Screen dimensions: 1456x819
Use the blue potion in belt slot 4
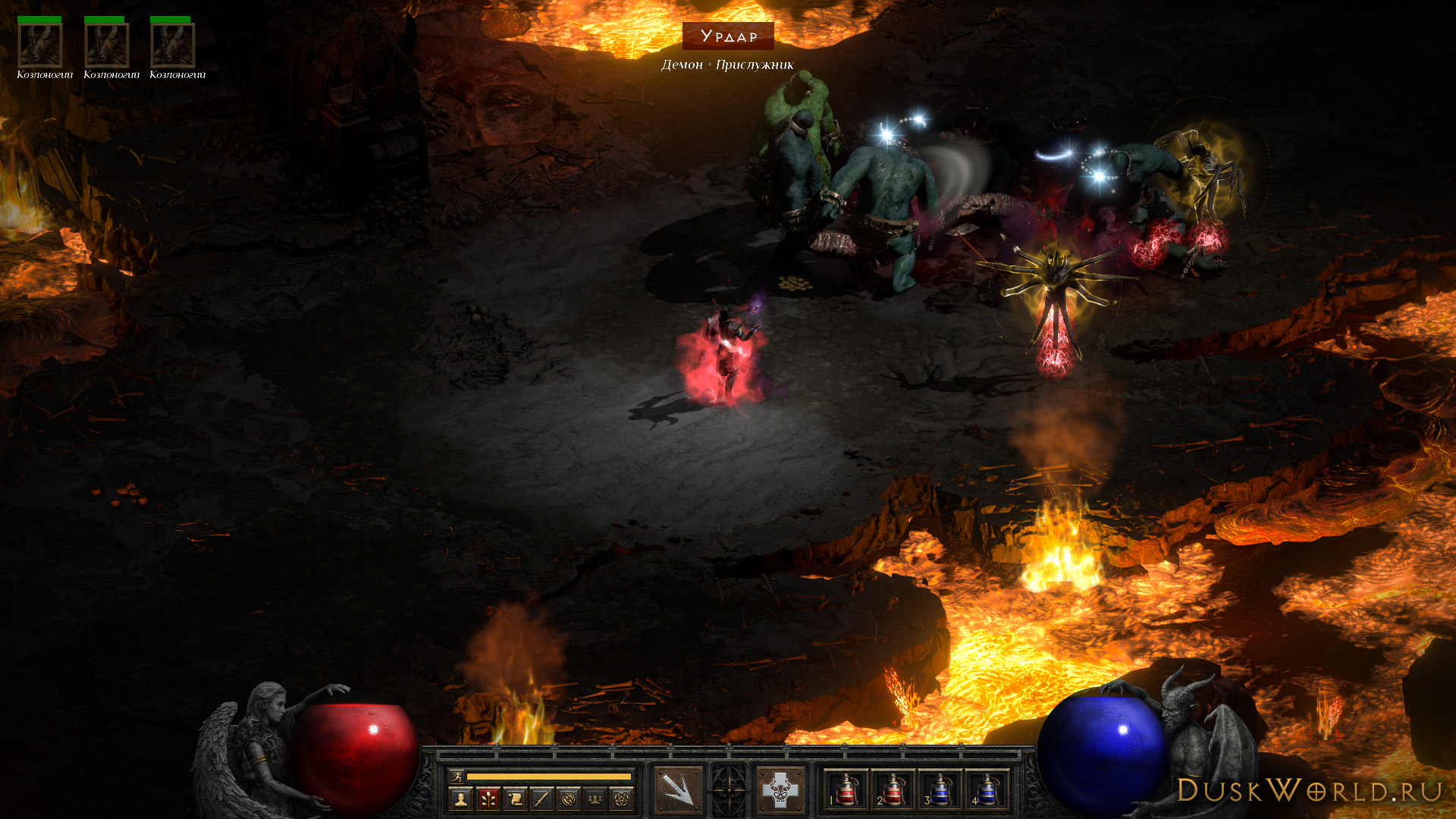tap(987, 790)
